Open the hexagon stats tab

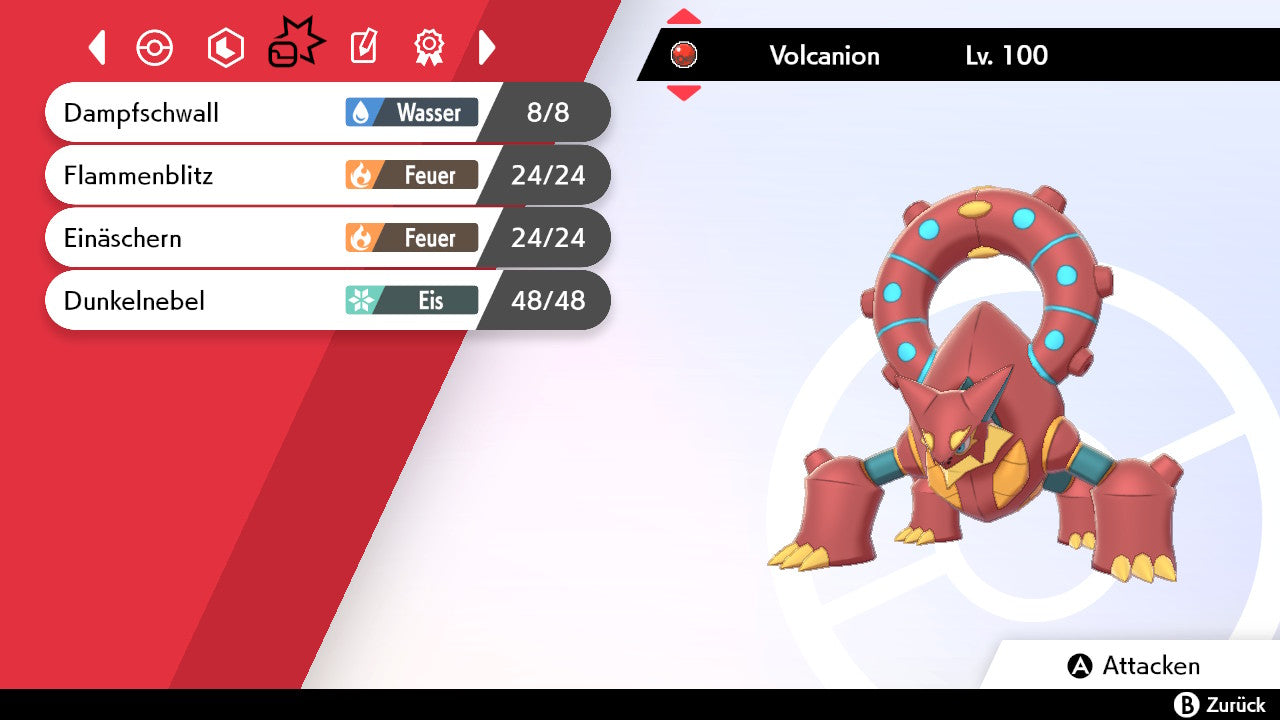(x=225, y=48)
